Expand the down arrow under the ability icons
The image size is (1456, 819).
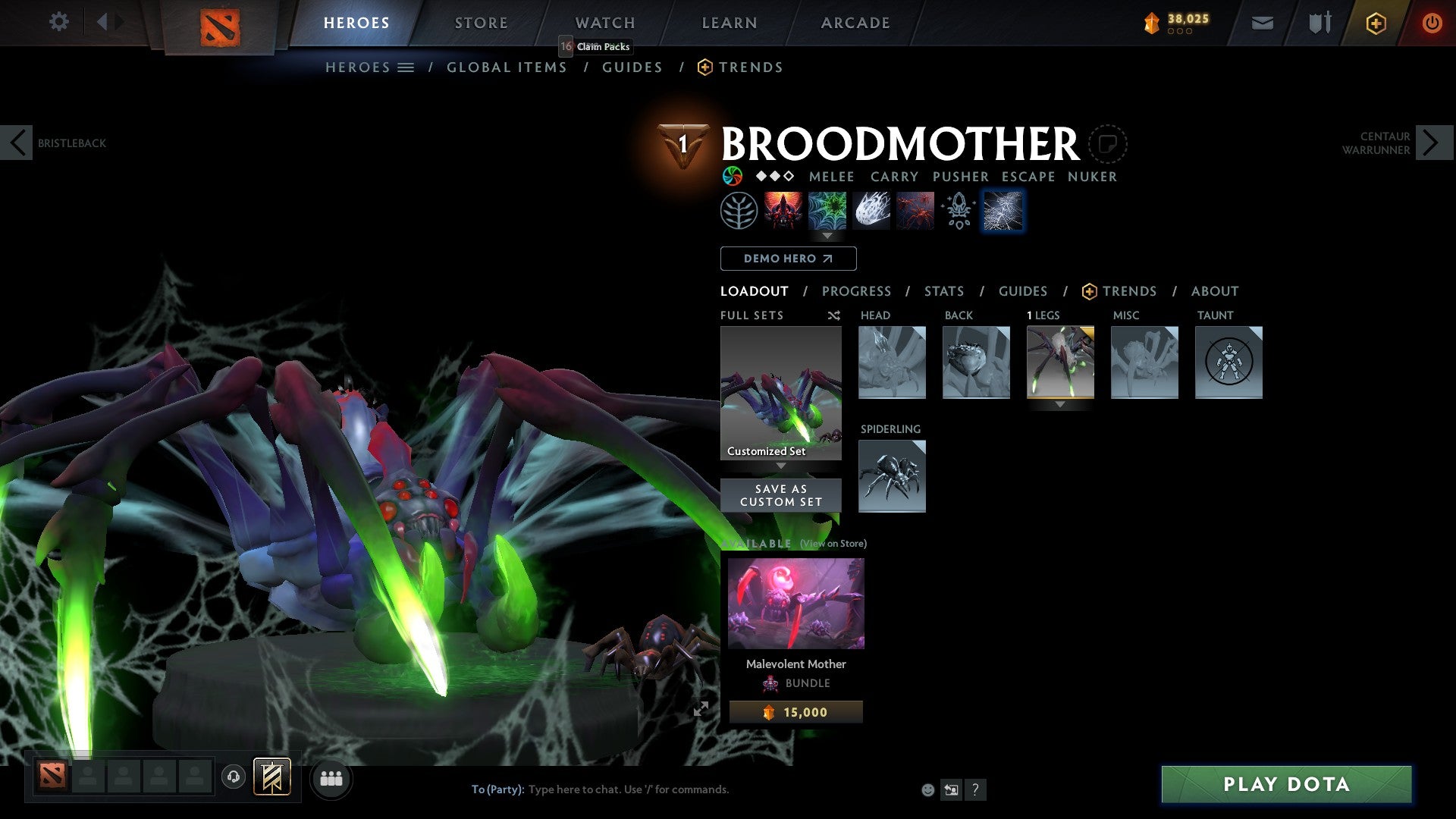pos(827,236)
